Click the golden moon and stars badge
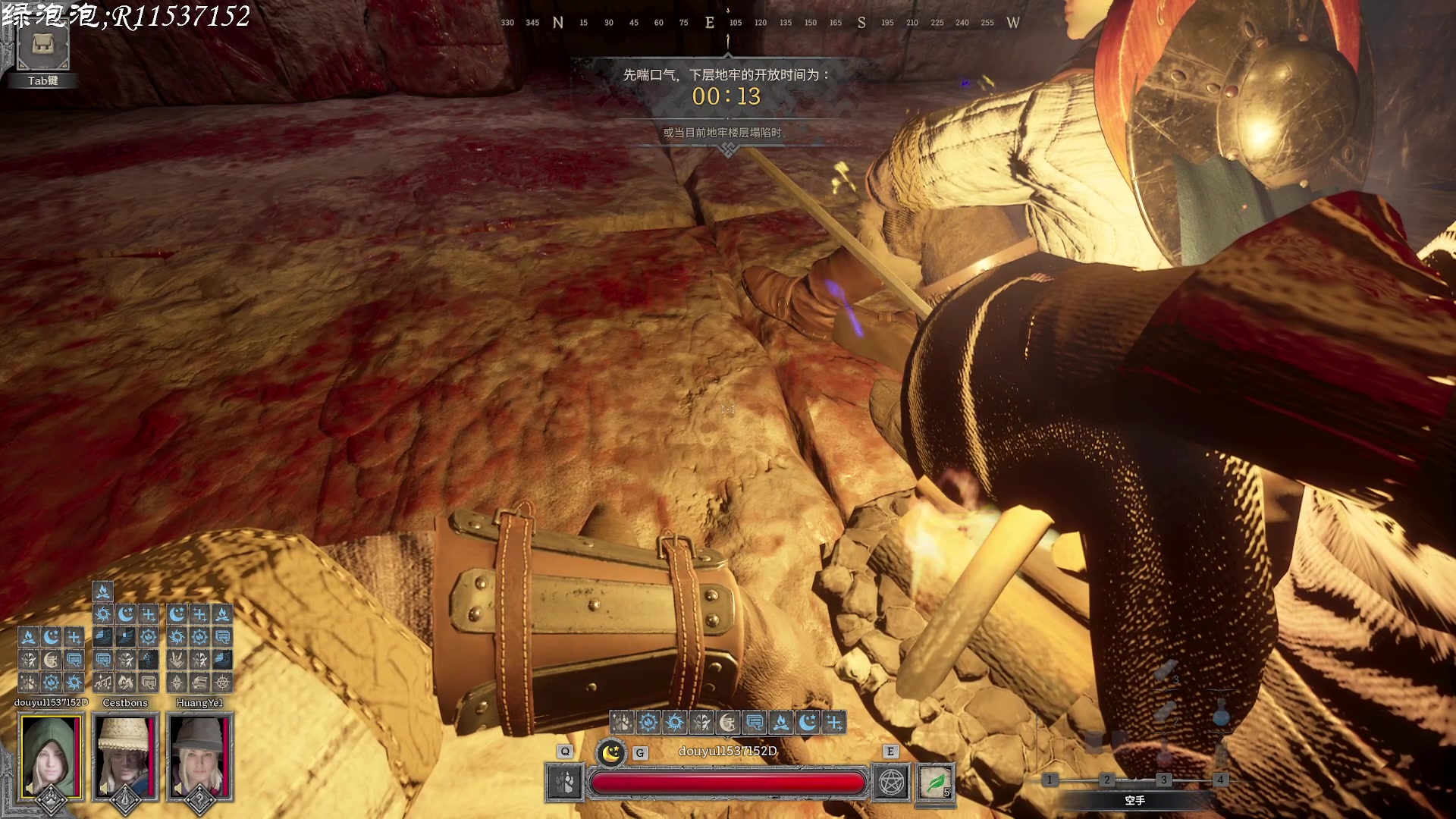Screen dimensions: 1456x819 (610, 752)
